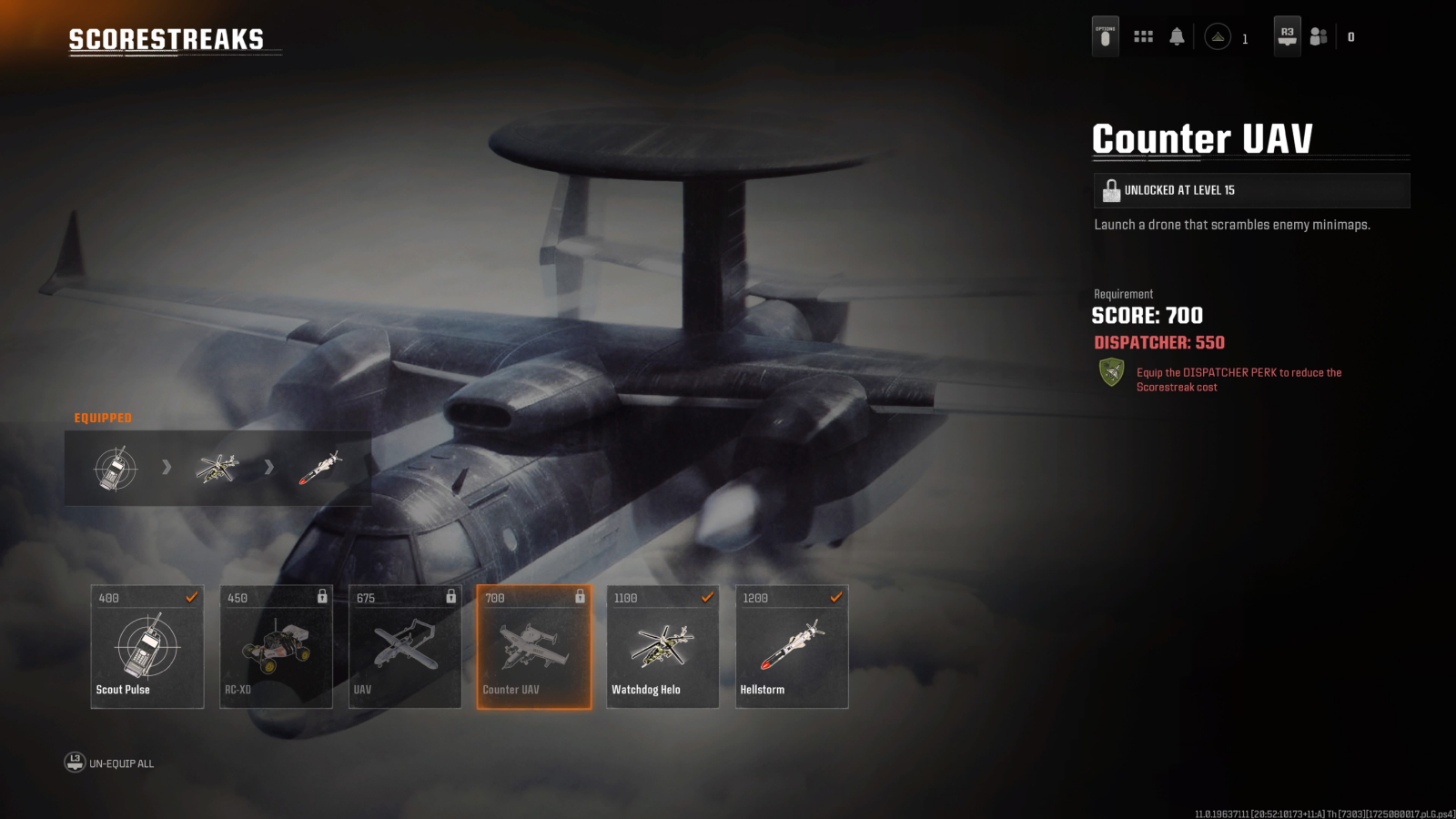
Task: Toggle the checkmark on Watchdog Helo
Action: coord(706,598)
